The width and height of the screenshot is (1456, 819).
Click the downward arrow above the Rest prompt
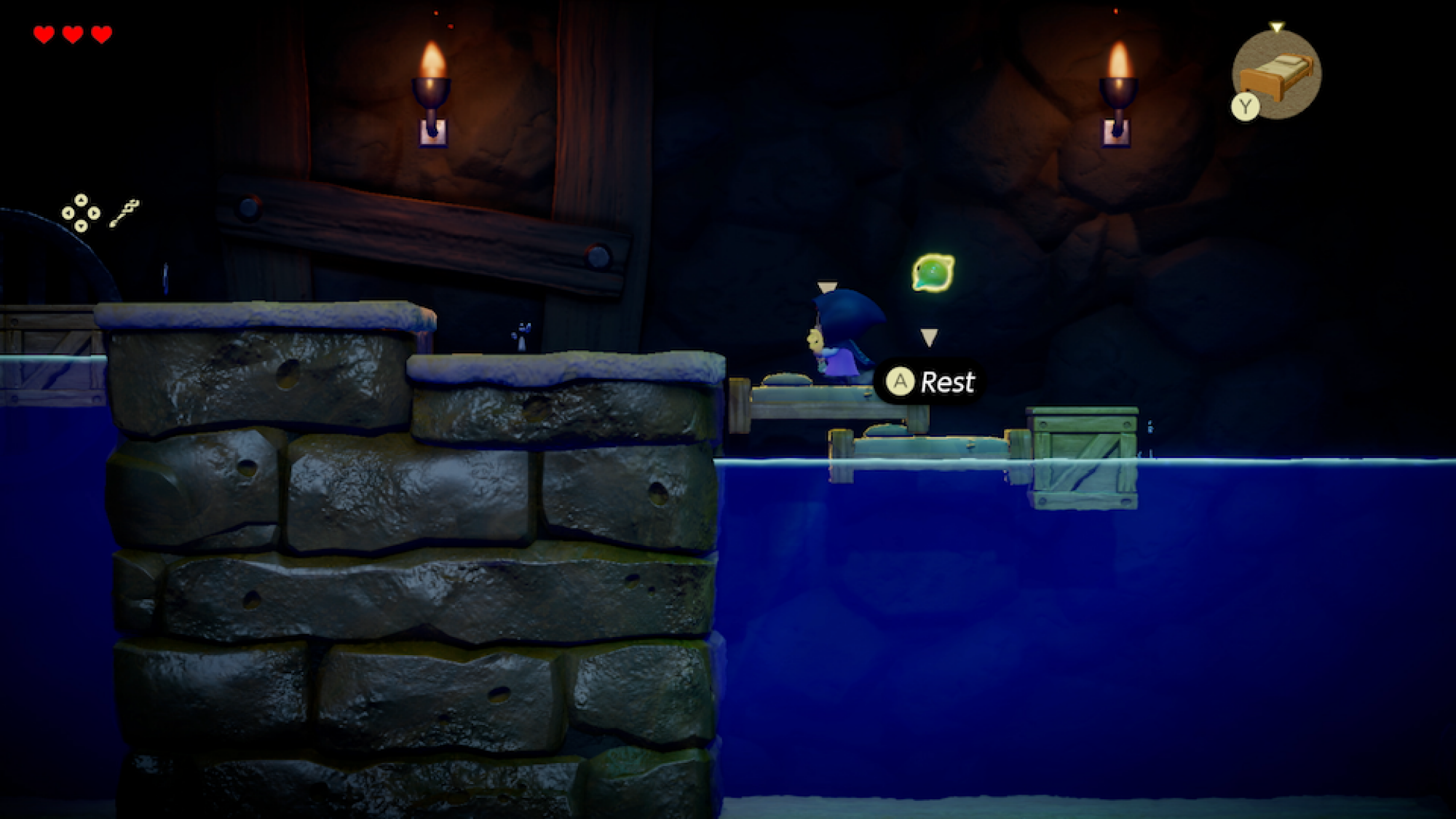click(929, 337)
